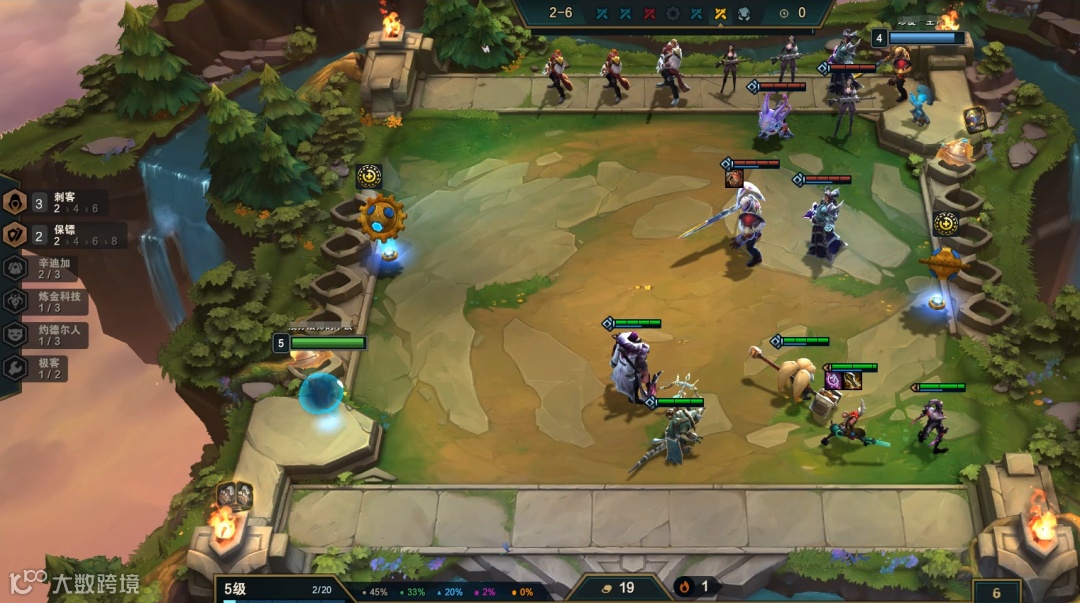View the 极客 (Scrap) trait row
The height and width of the screenshot is (603, 1080).
(x=50, y=367)
